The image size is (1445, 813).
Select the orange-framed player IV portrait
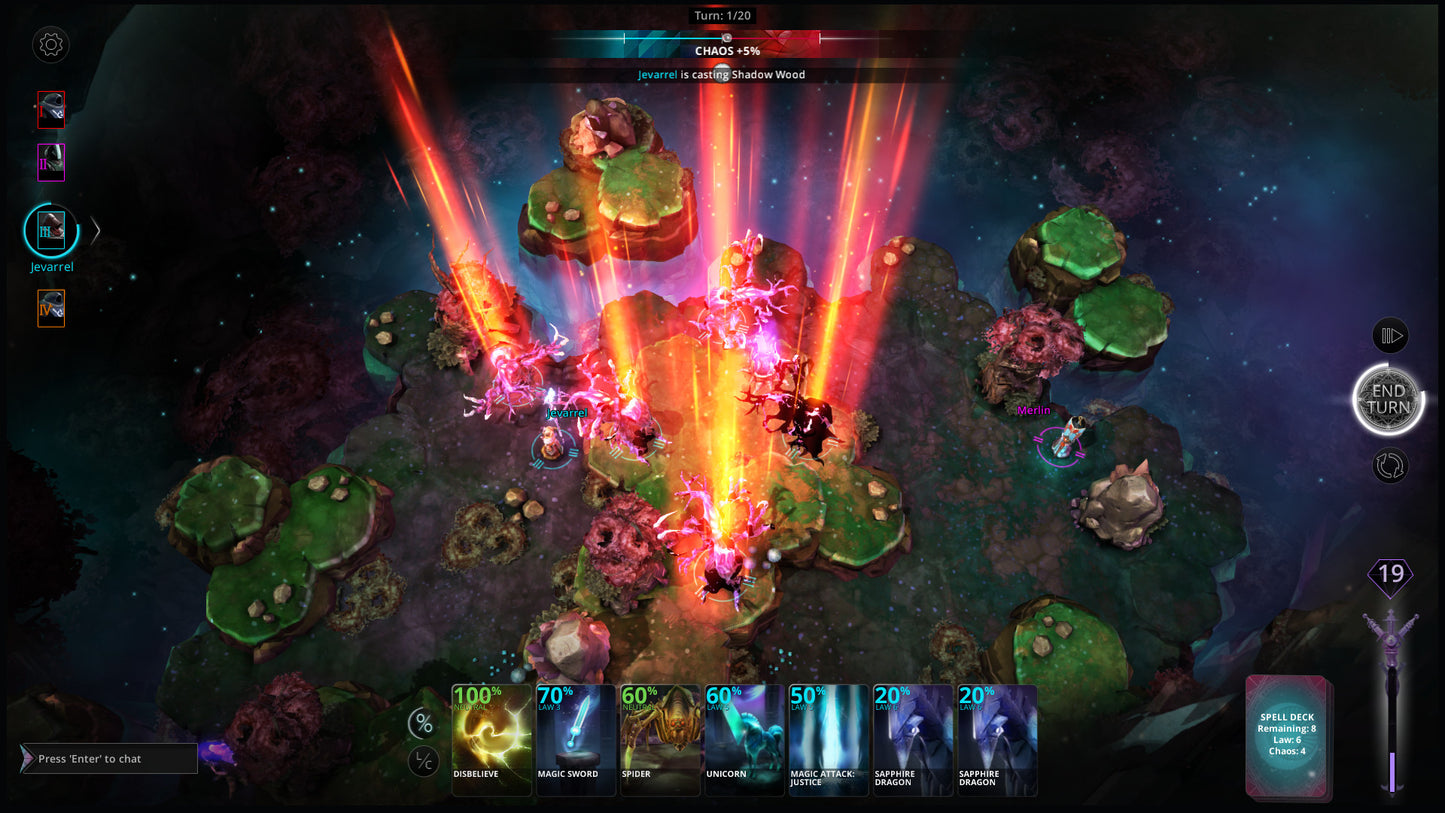pos(51,308)
